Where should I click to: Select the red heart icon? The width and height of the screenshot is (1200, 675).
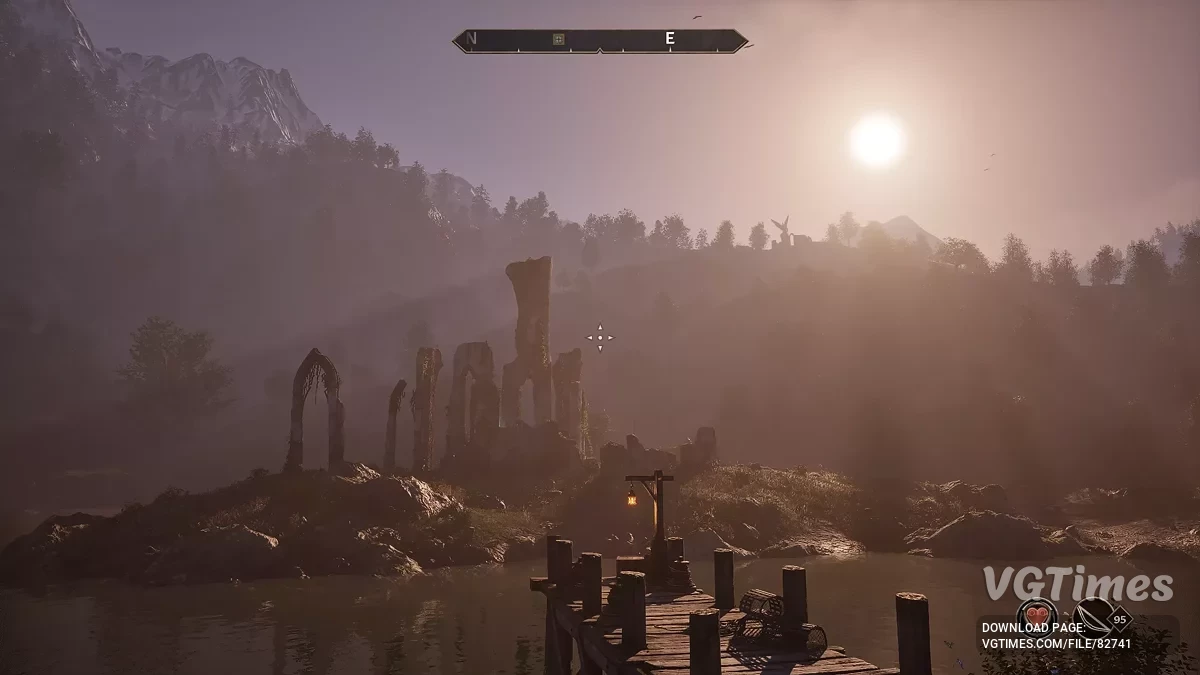coord(1036,616)
